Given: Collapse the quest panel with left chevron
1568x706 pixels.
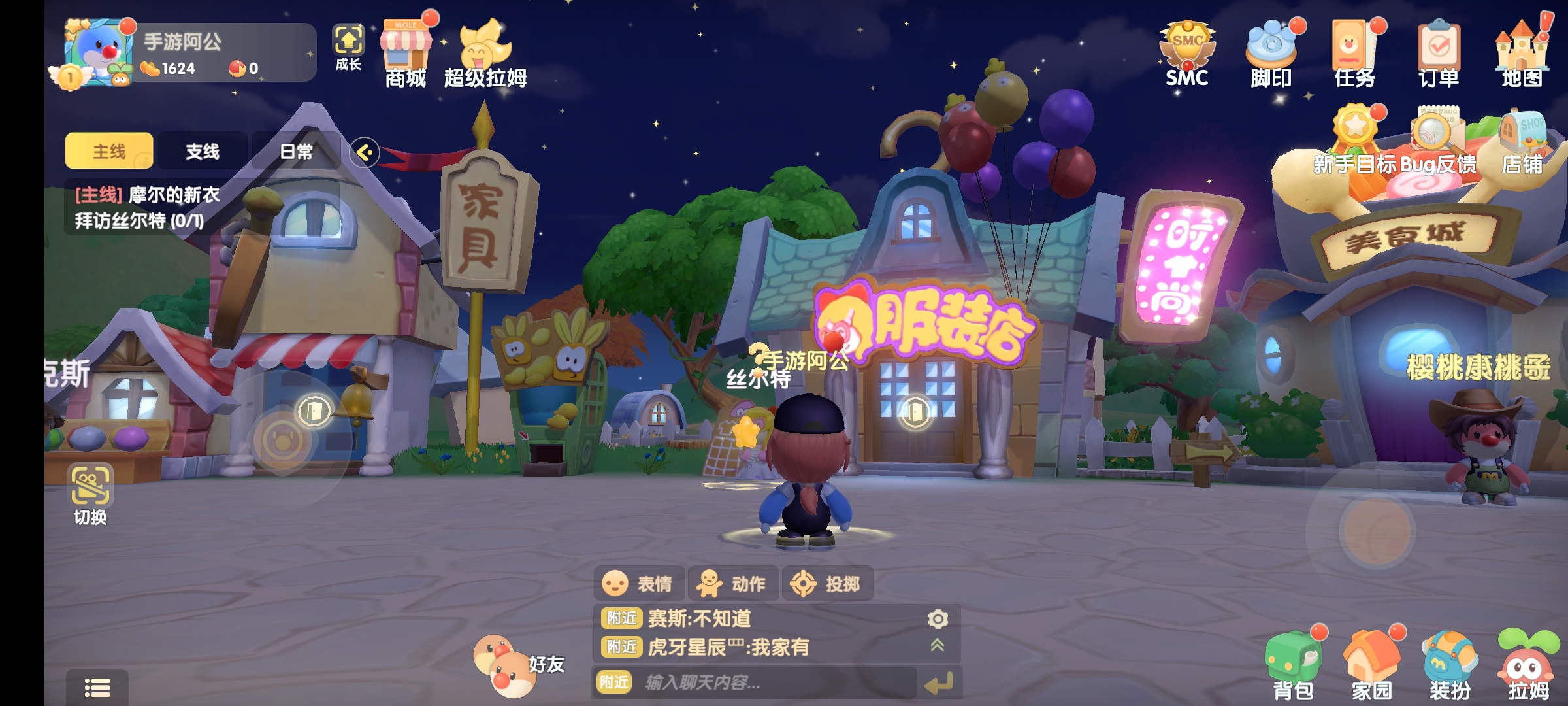Looking at the screenshot, I should [365, 151].
